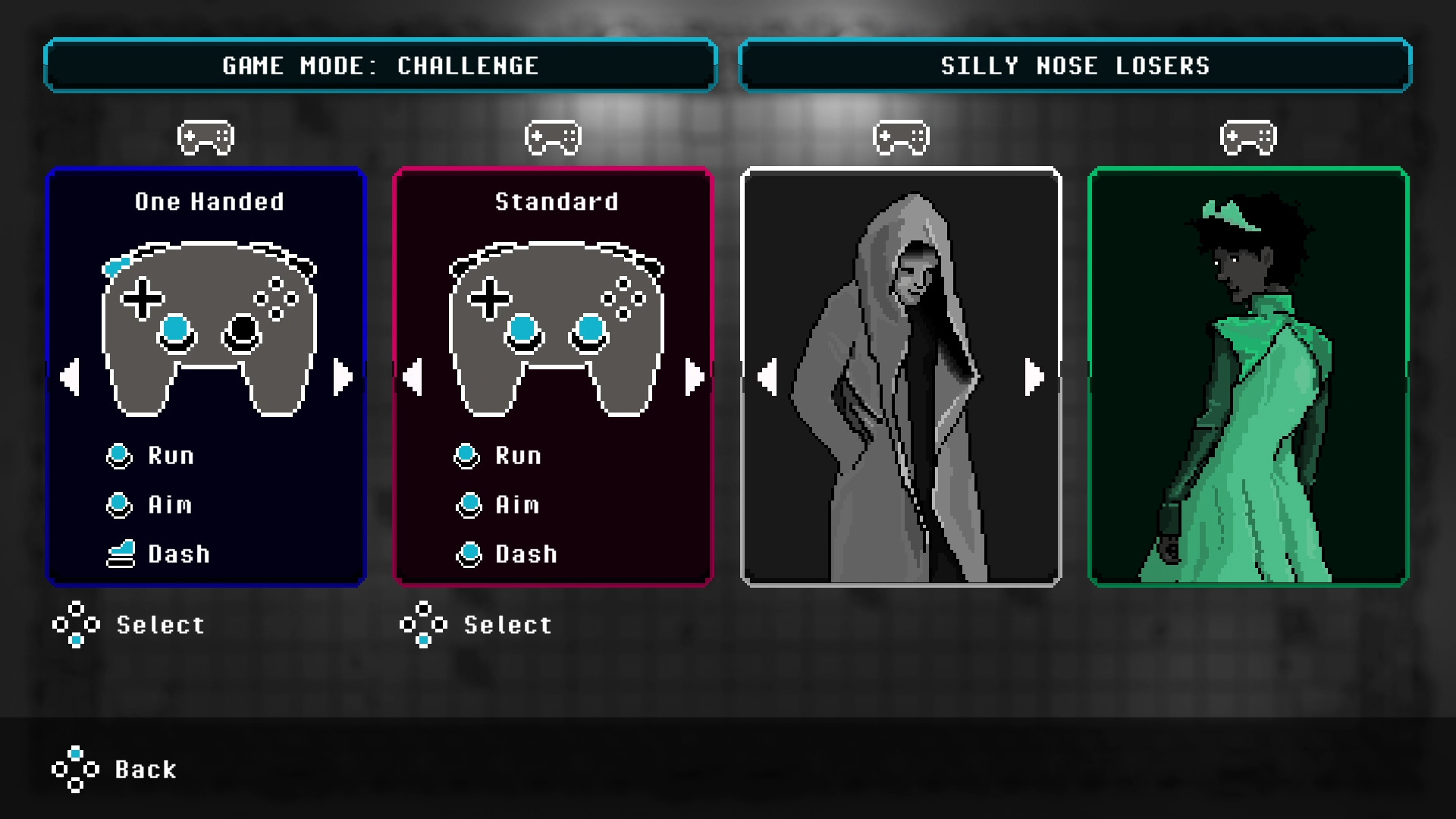Click the D-pad icon next to Select under One Handed
Screen dimensions: 1456x819
click(75, 625)
